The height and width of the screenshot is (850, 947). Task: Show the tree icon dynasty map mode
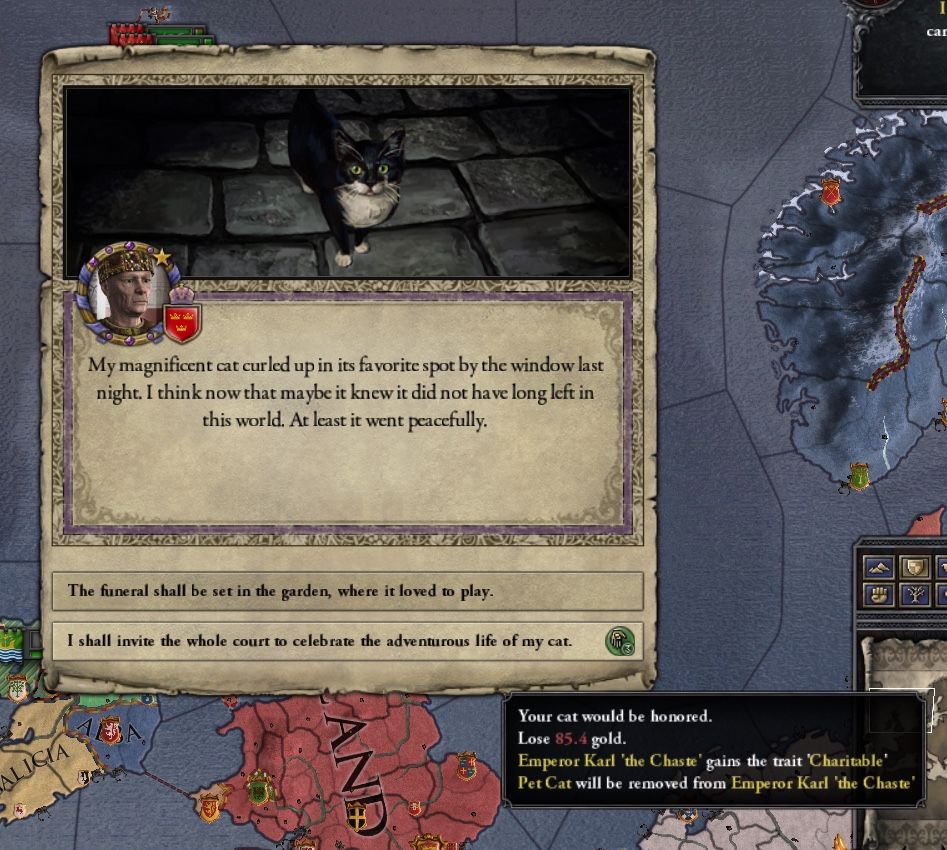[915, 596]
